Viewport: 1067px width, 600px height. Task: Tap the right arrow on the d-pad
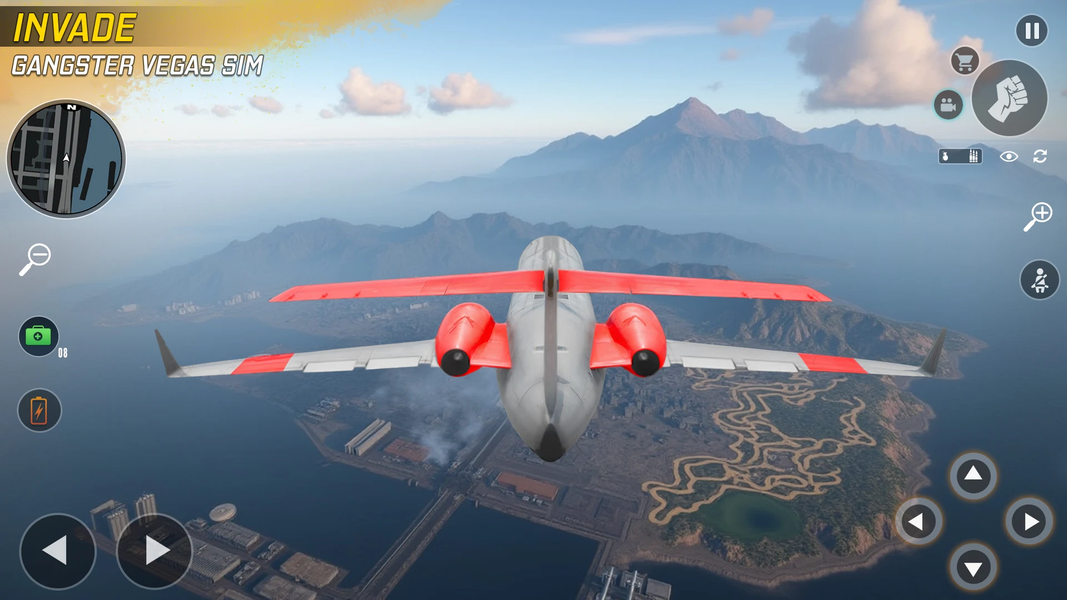tap(1029, 521)
